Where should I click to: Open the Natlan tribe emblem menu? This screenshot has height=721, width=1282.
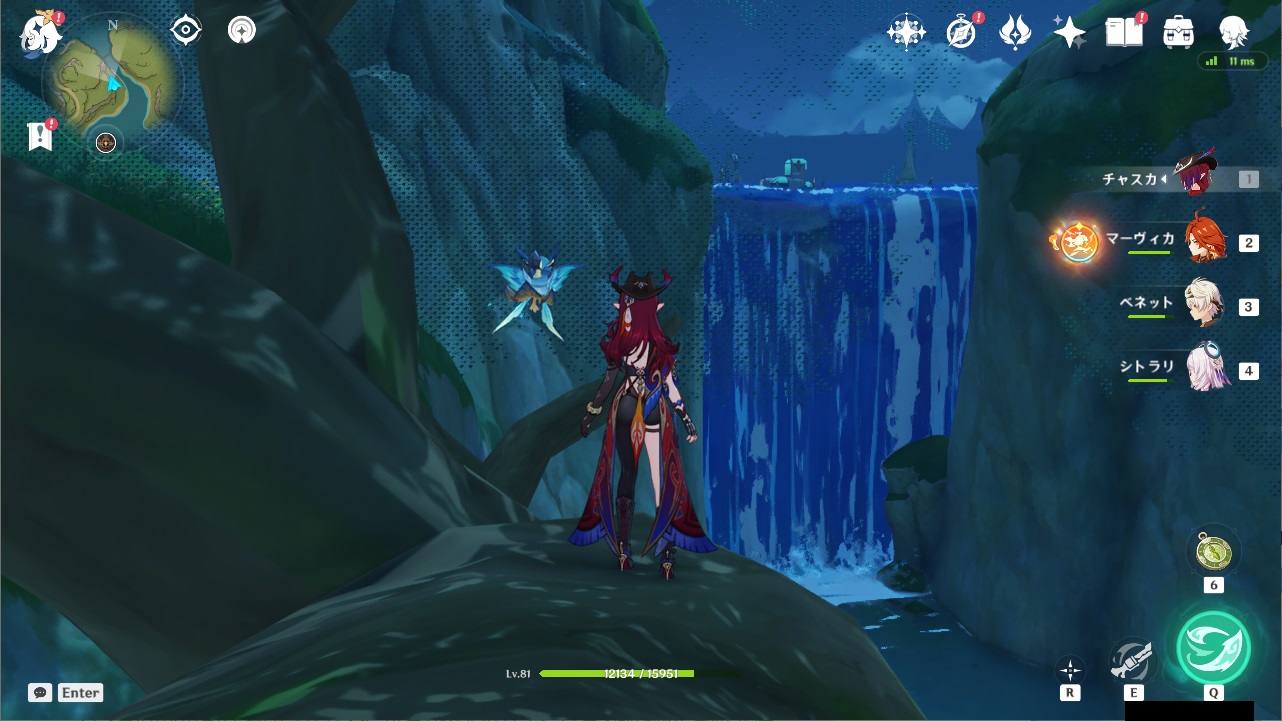click(x=1015, y=33)
